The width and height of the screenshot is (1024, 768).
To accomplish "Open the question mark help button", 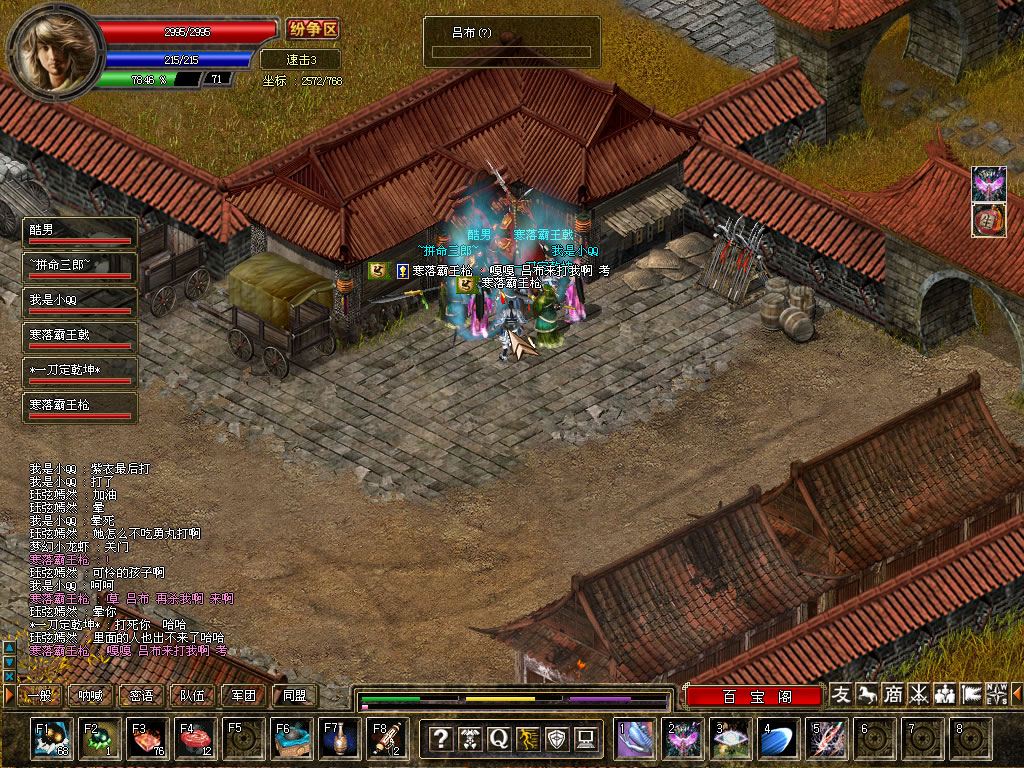I will (440, 739).
